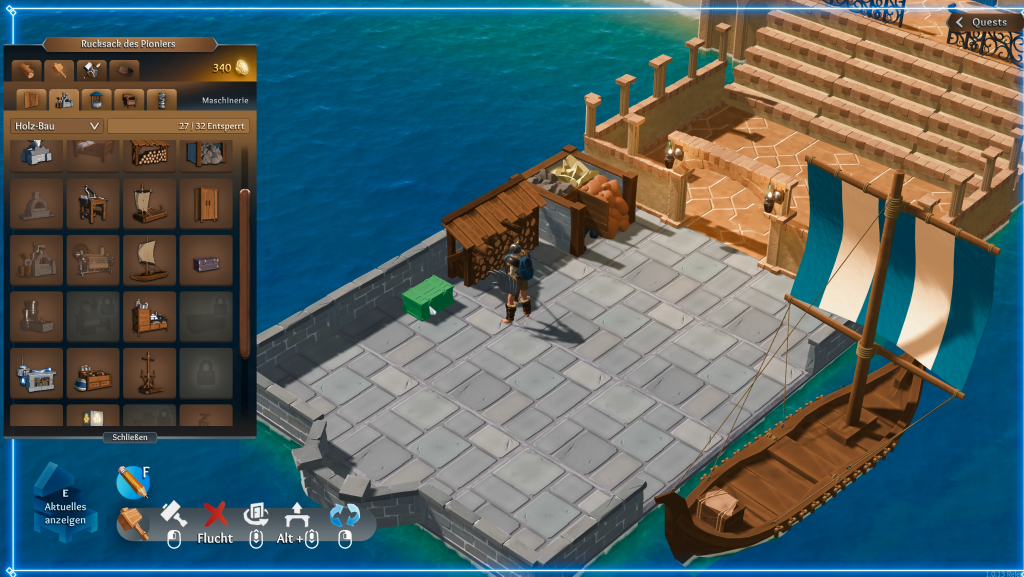Close the backpack with the Schließen button
Image resolution: width=1024 pixels, height=577 pixels.
(130, 437)
